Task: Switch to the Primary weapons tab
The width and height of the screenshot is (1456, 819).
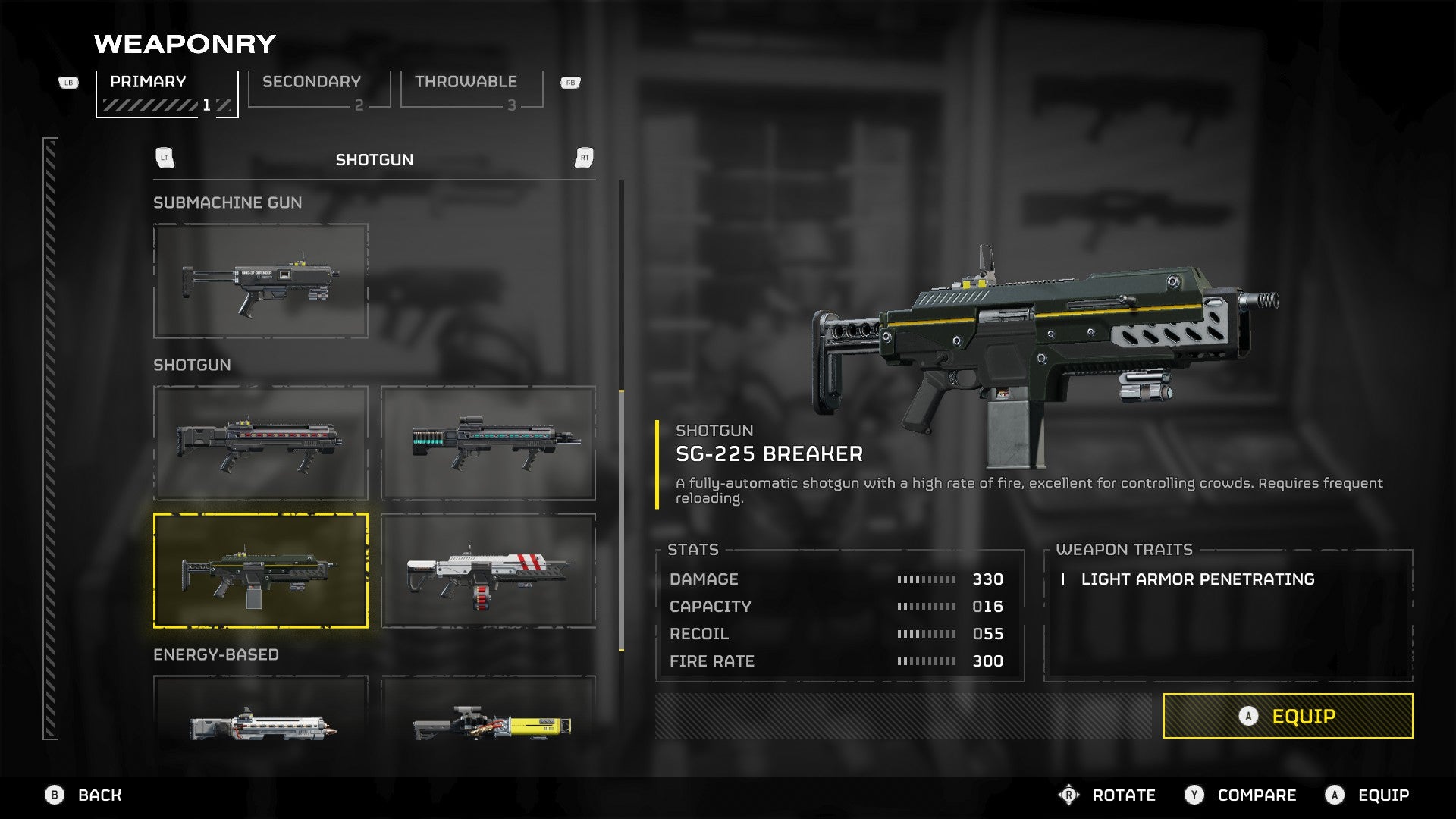Action: 167,93
